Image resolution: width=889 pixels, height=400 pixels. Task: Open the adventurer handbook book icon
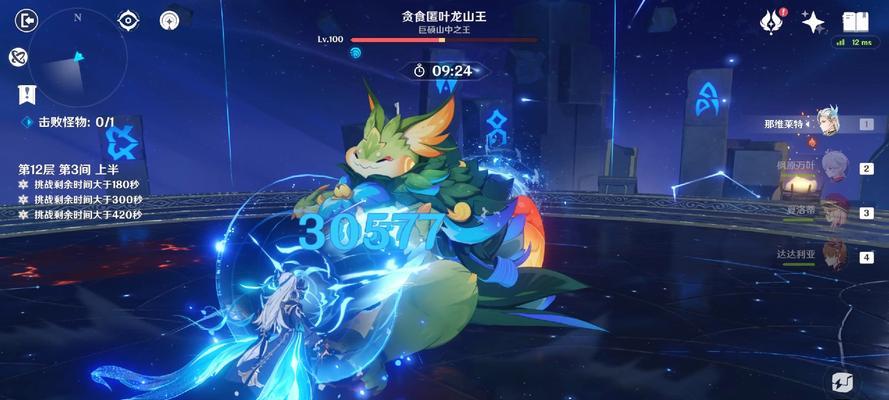tap(854, 21)
